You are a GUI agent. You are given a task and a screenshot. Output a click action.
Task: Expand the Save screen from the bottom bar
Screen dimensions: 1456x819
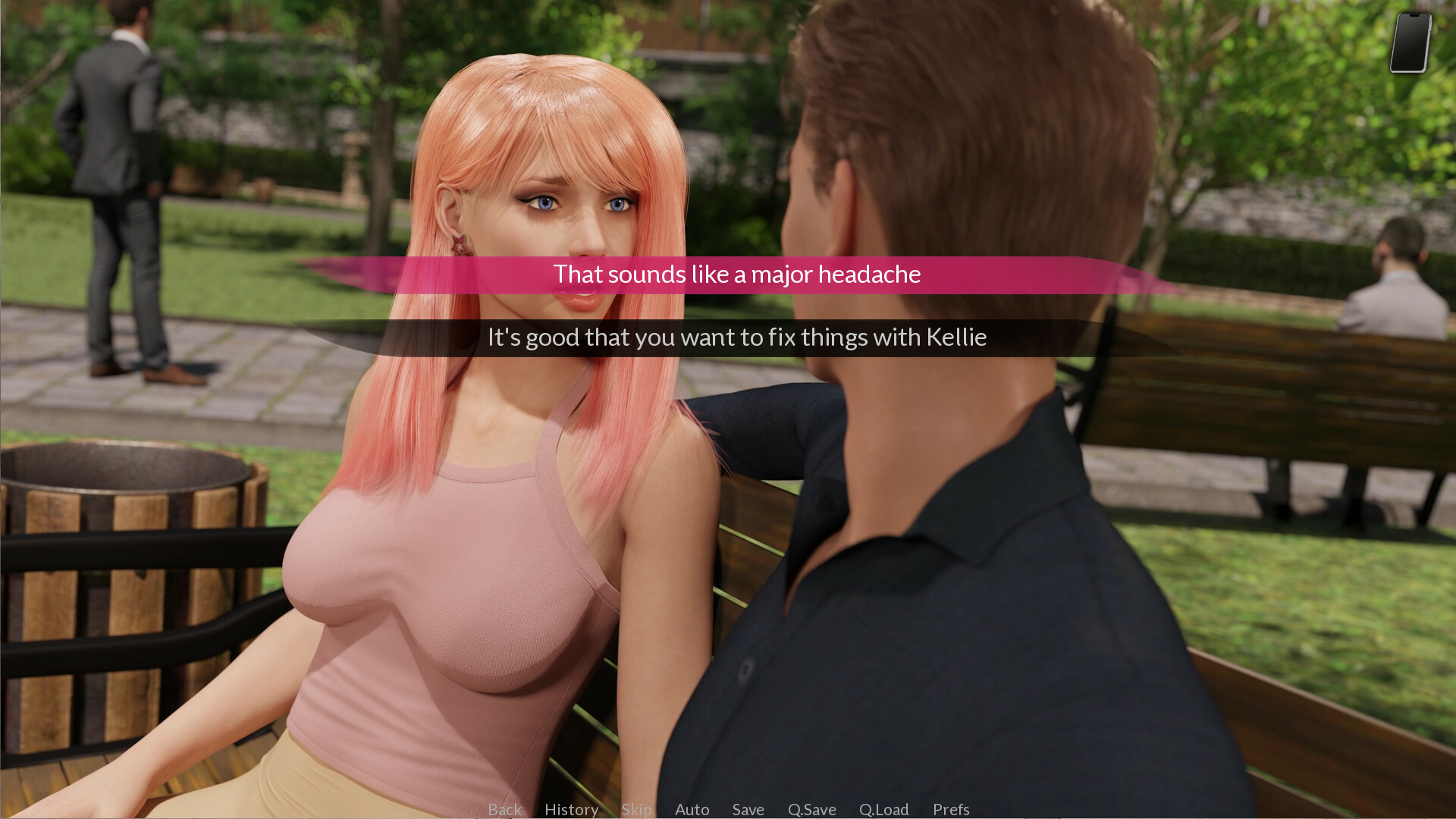click(748, 809)
